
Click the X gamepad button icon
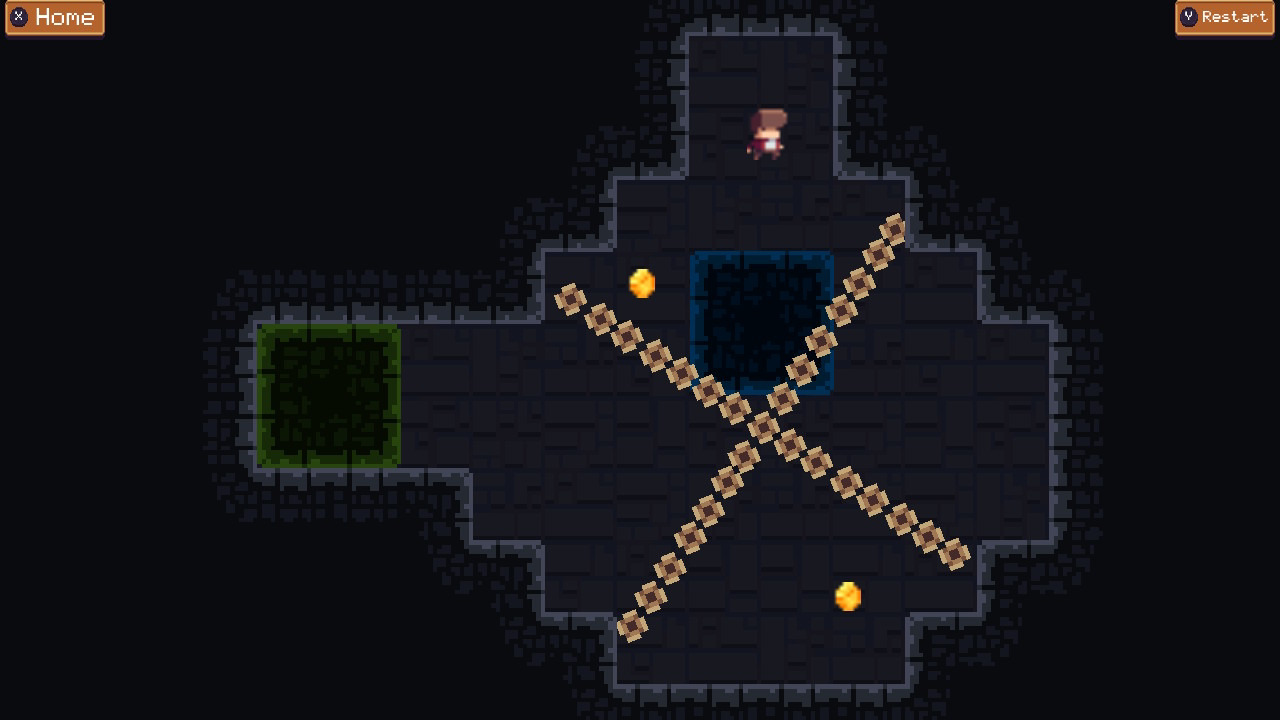(21, 17)
